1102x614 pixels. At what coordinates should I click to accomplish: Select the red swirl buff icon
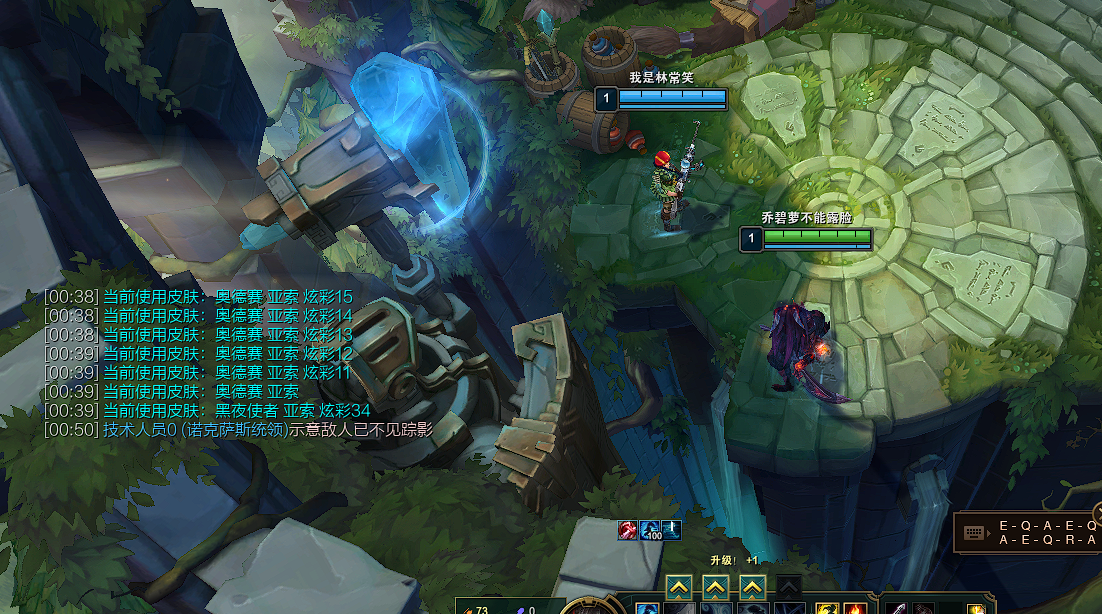[628, 530]
